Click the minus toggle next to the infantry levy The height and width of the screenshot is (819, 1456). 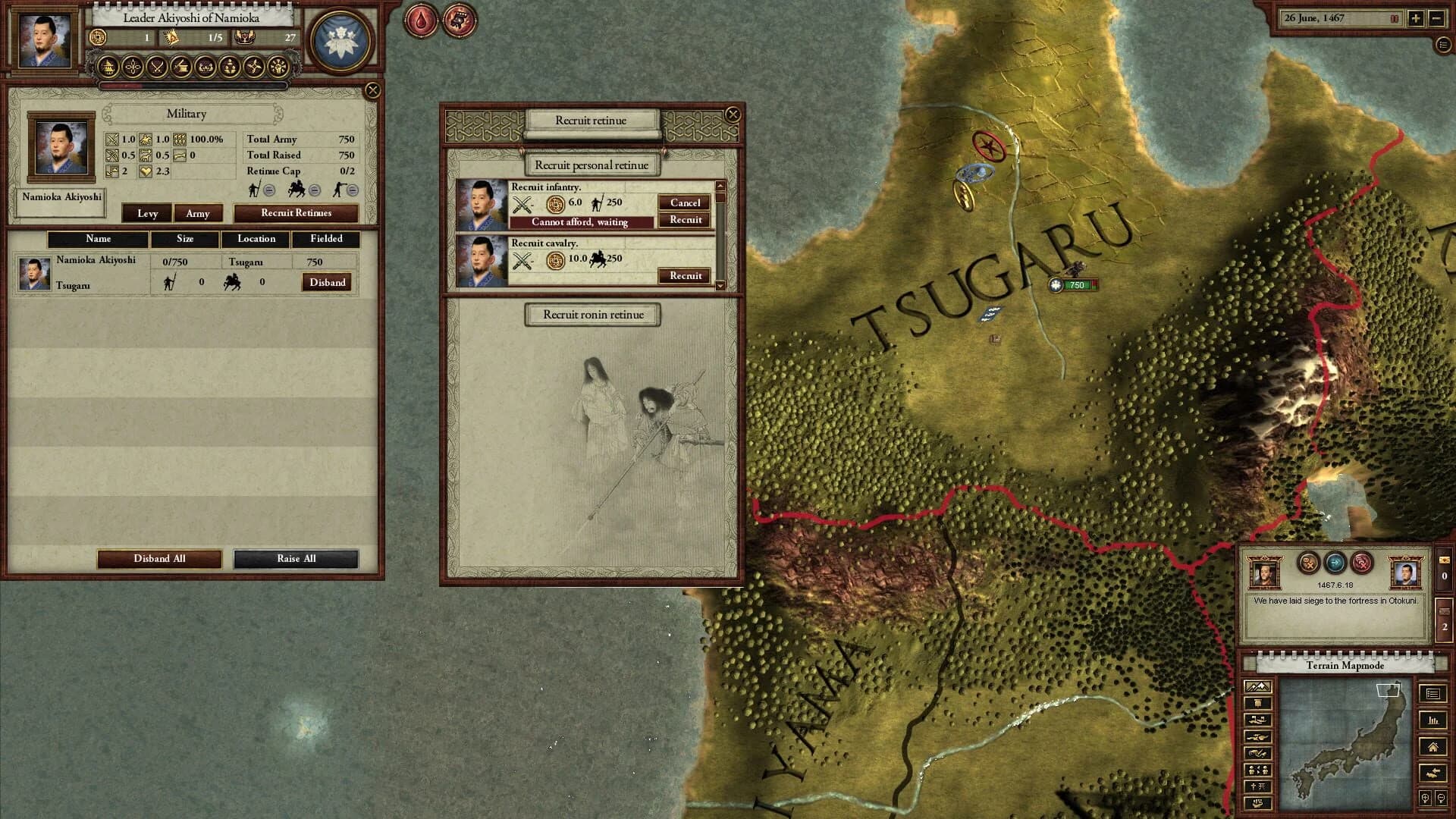[270, 190]
